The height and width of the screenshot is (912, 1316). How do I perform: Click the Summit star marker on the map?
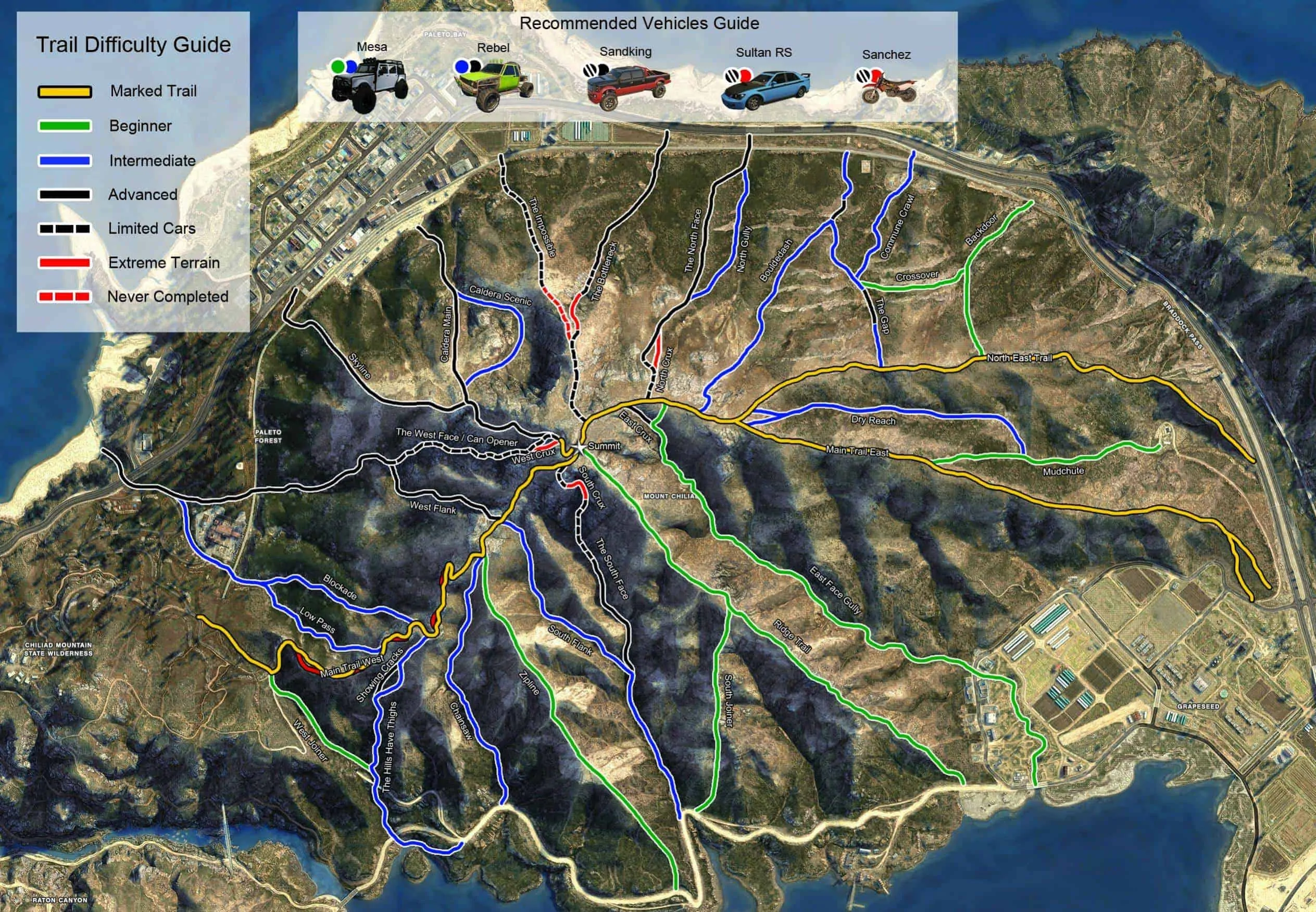tap(579, 446)
